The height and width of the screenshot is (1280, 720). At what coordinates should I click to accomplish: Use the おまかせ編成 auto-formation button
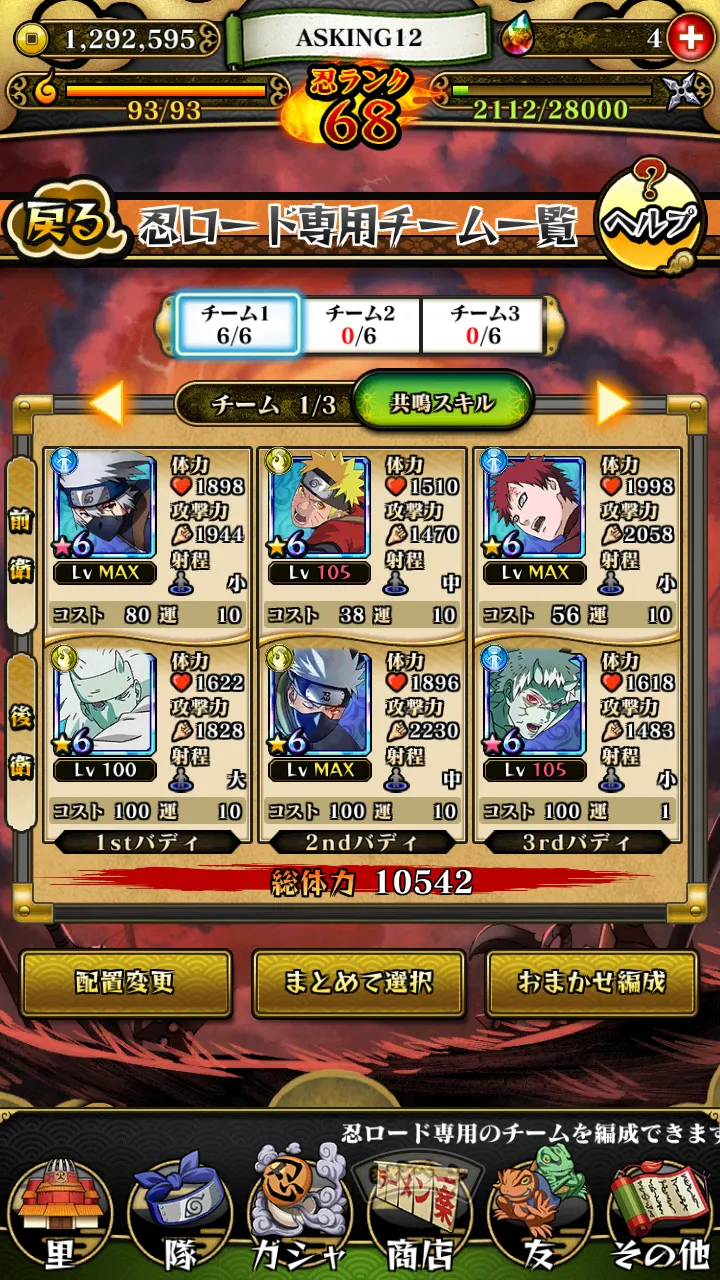[592, 982]
